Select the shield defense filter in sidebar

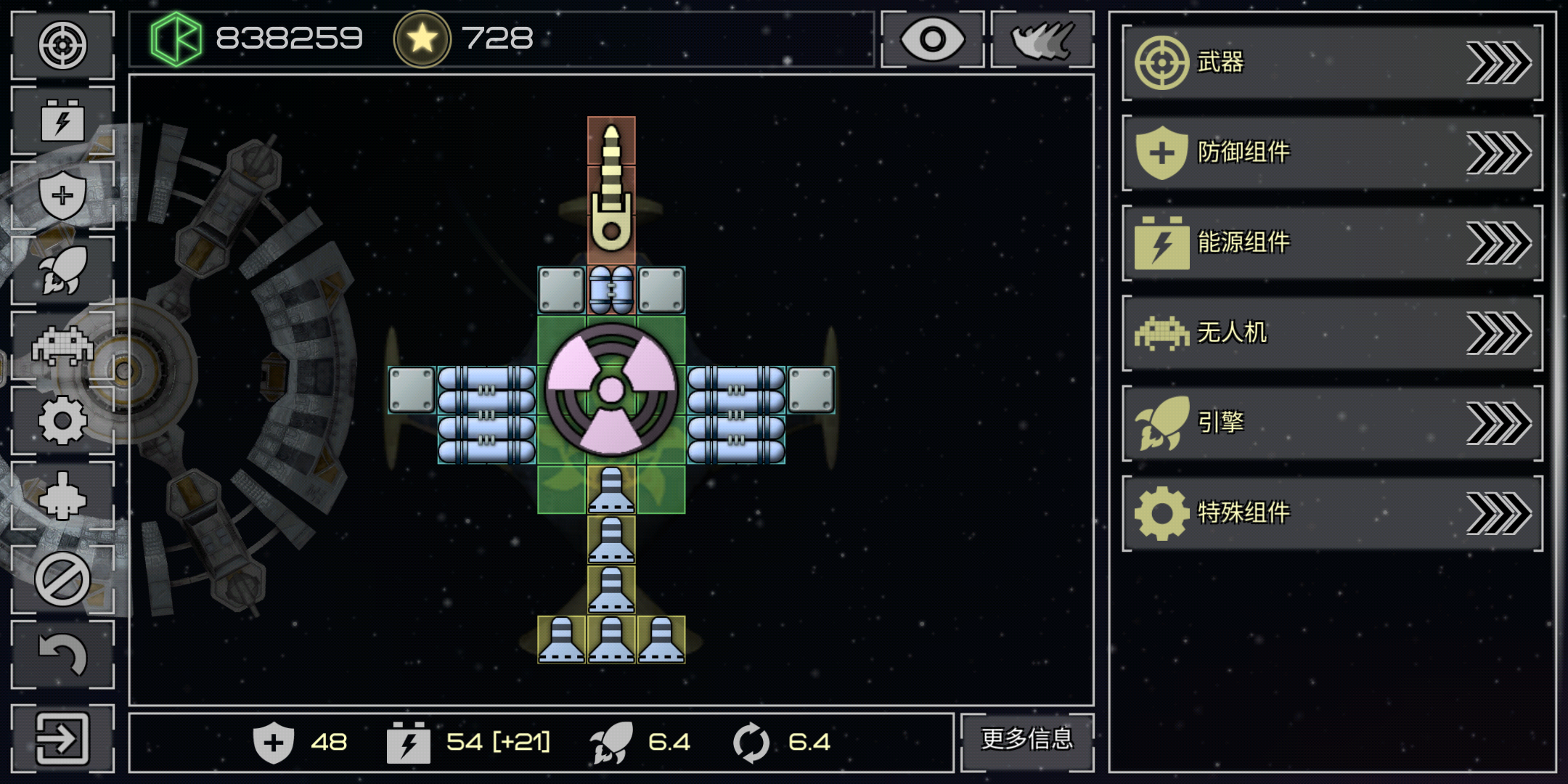pyautogui.click(x=63, y=195)
